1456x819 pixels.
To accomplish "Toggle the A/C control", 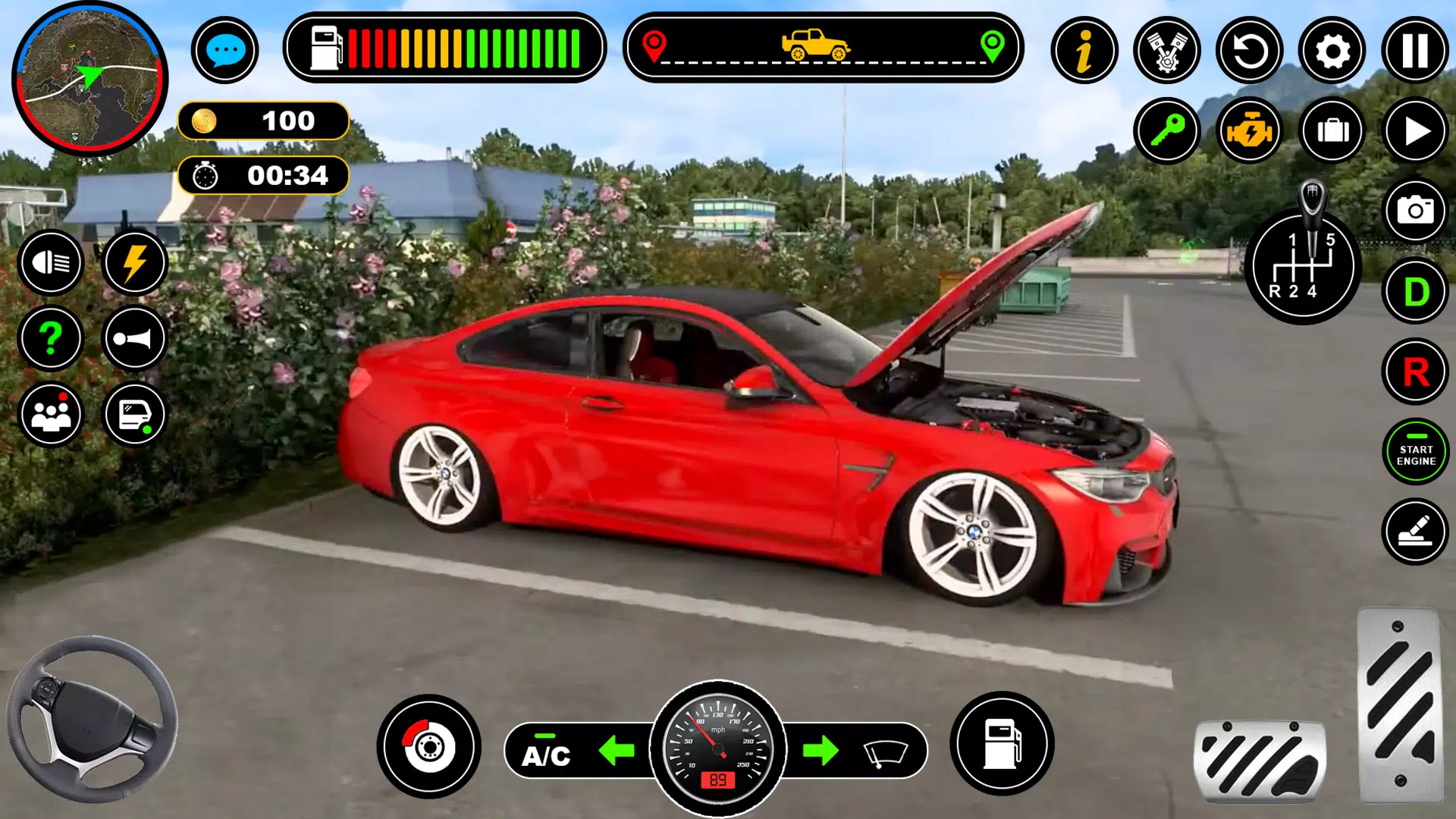I will (546, 753).
